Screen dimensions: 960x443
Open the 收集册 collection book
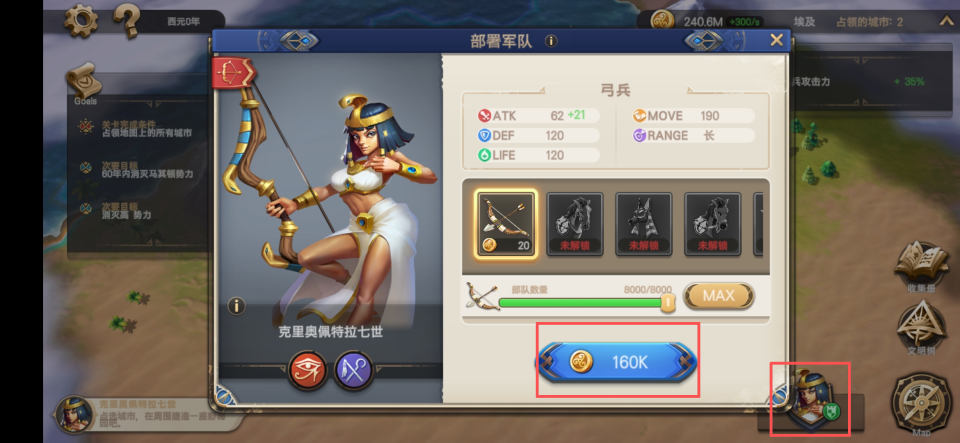pos(921,265)
